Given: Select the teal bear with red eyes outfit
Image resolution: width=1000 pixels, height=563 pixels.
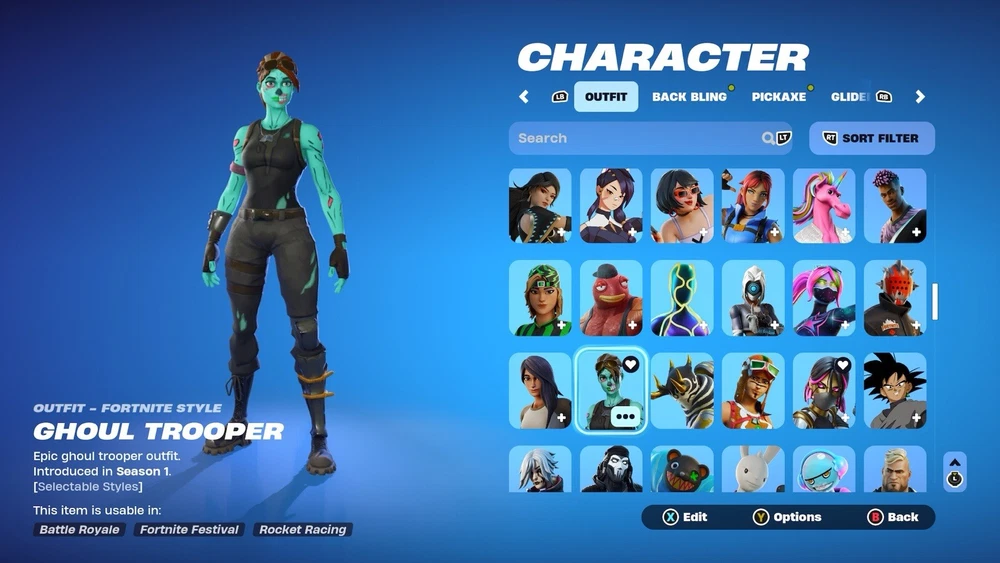Looking at the screenshot, I should click(682, 470).
